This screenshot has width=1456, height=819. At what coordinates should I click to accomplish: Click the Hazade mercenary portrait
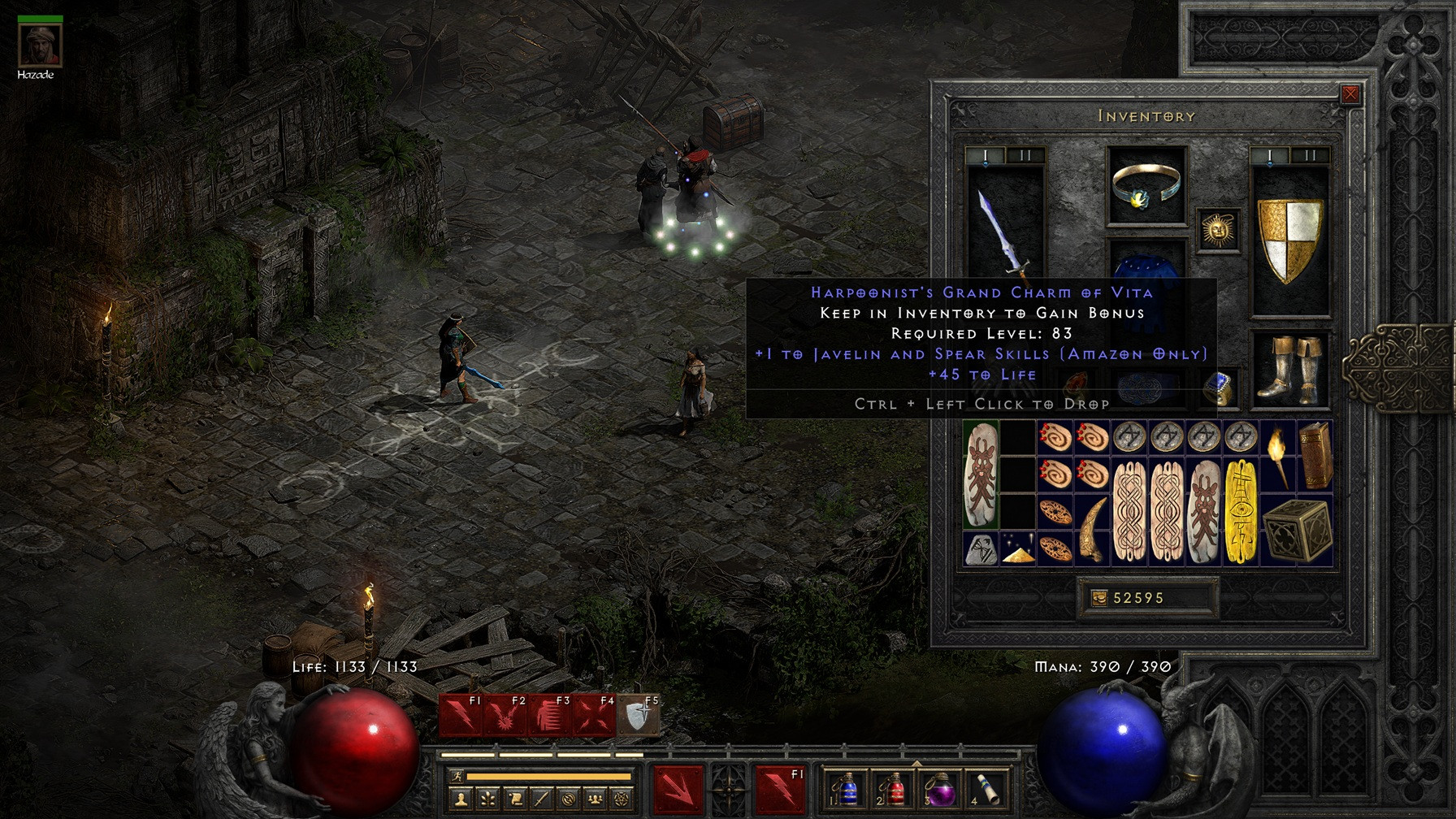point(39,45)
